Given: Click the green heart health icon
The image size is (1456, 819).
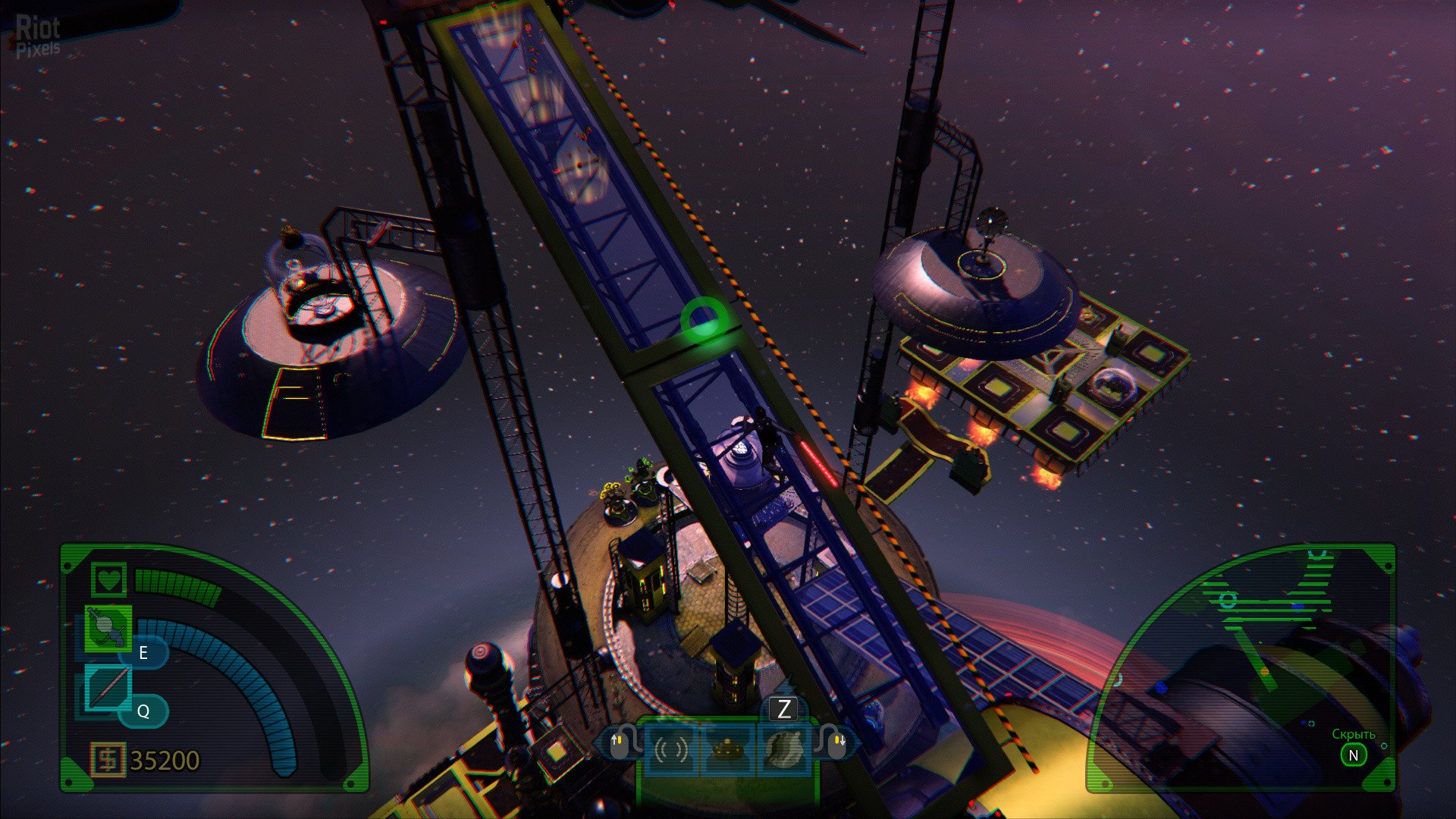Looking at the screenshot, I should click(109, 580).
